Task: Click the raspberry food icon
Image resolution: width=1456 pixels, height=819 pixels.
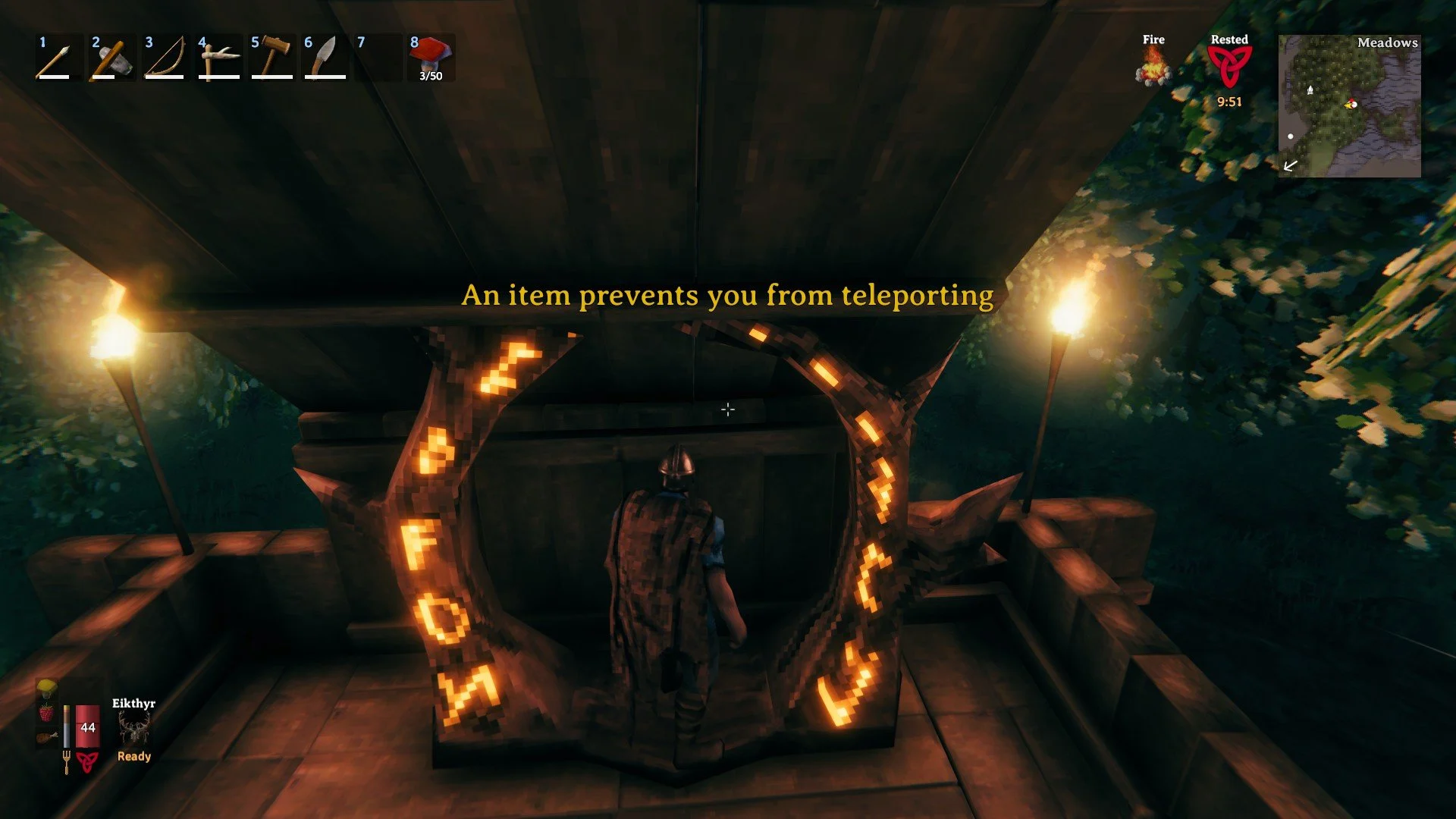Action: coord(47,713)
